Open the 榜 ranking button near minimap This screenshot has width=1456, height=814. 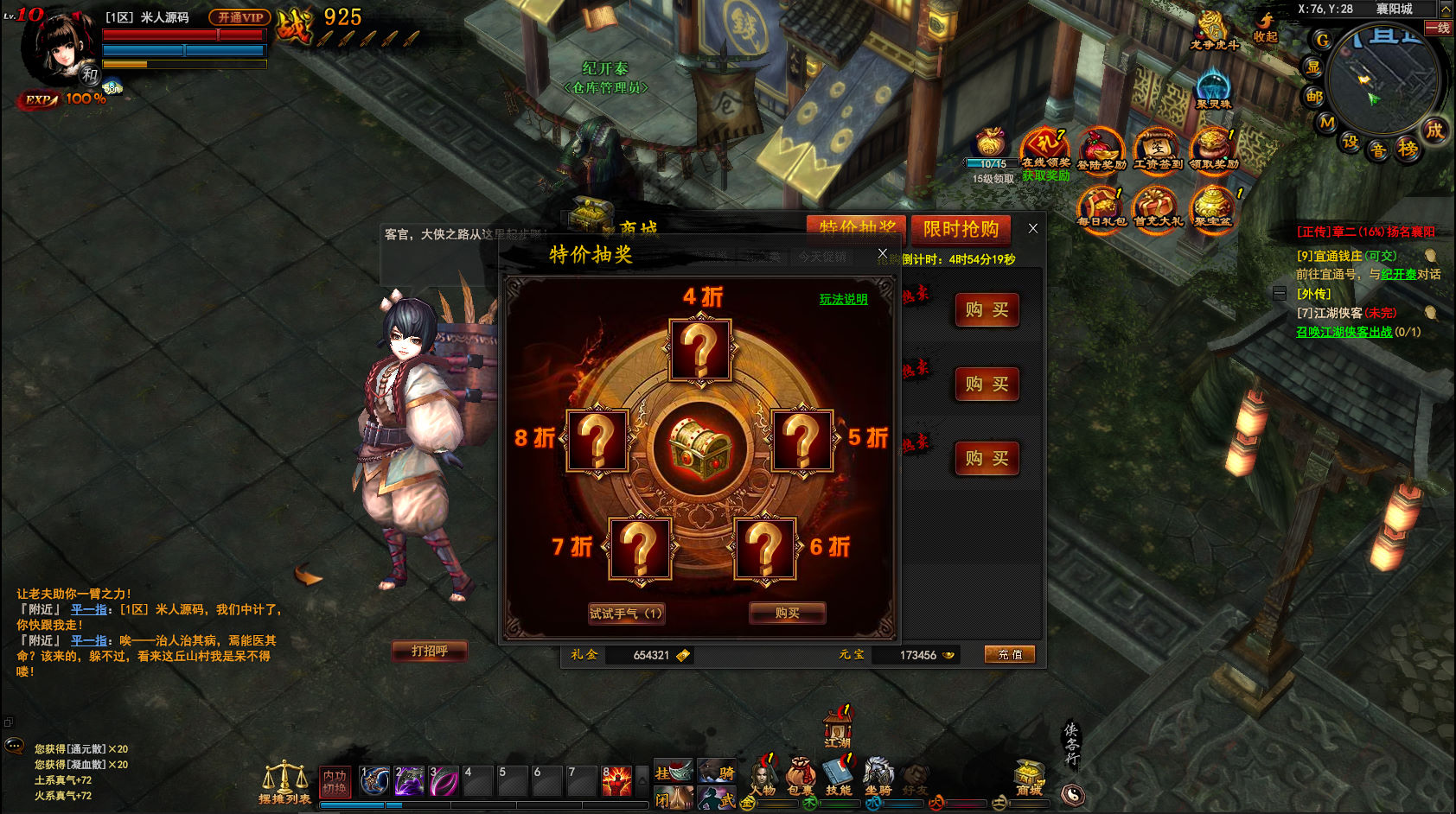click(x=1408, y=149)
